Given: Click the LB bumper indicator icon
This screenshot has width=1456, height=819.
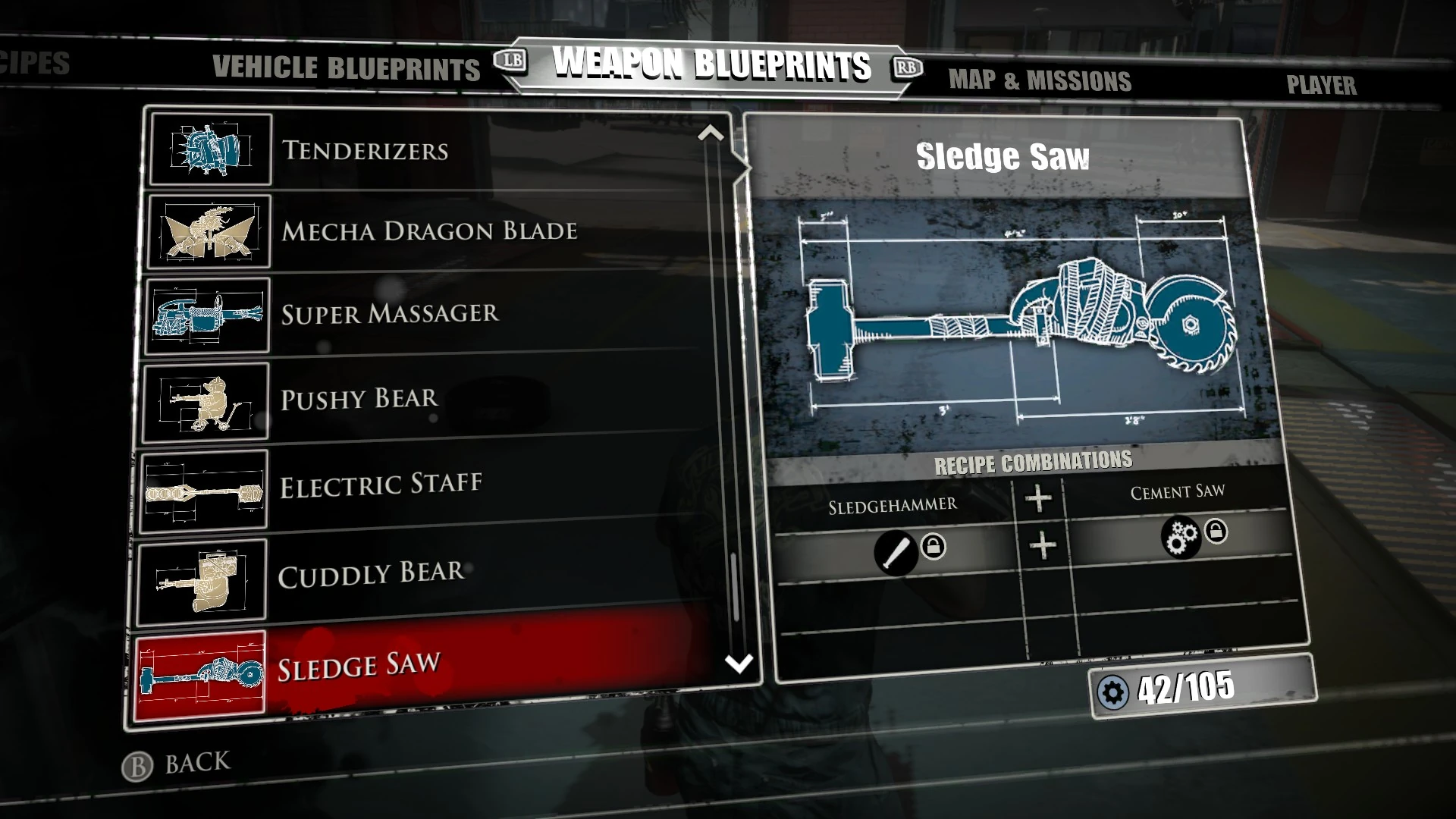Looking at the screenshot, I should [x=511, y=61].
